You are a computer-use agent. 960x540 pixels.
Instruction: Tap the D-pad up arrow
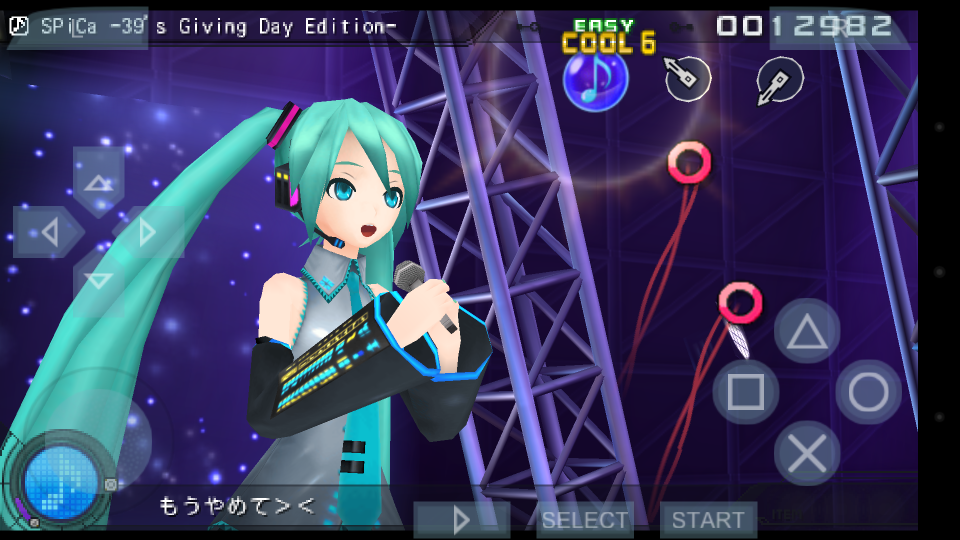click(x=98, y=180)
